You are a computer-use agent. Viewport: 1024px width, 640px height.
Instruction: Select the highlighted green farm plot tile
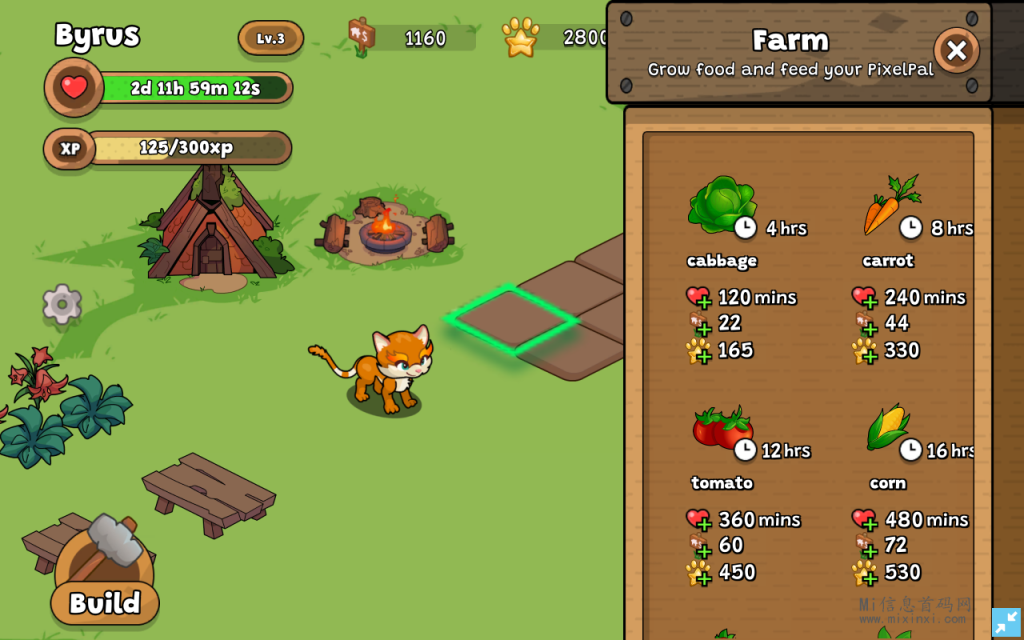click(x=511, y=320)
